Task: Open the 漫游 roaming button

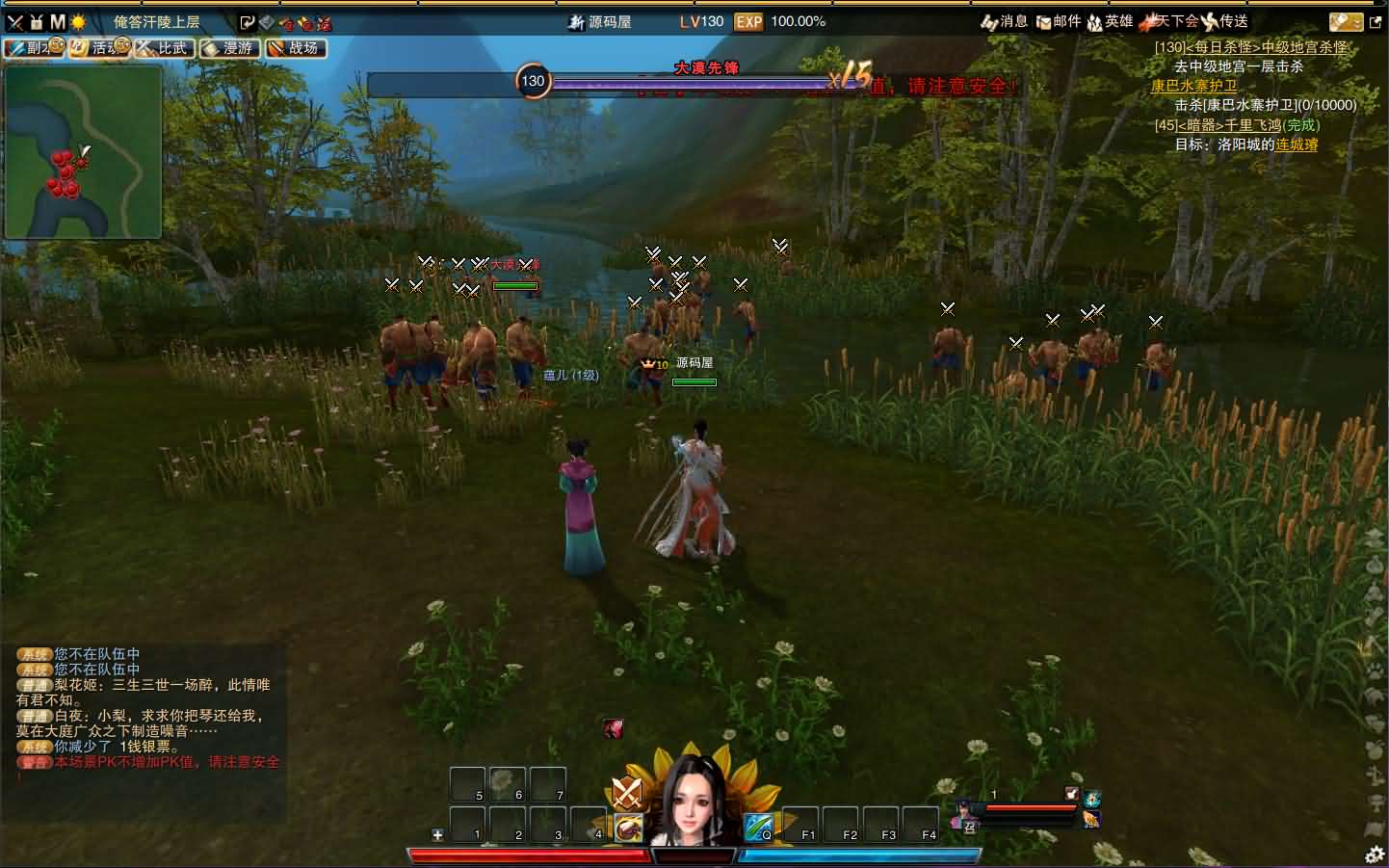Action: click(229, 47)
